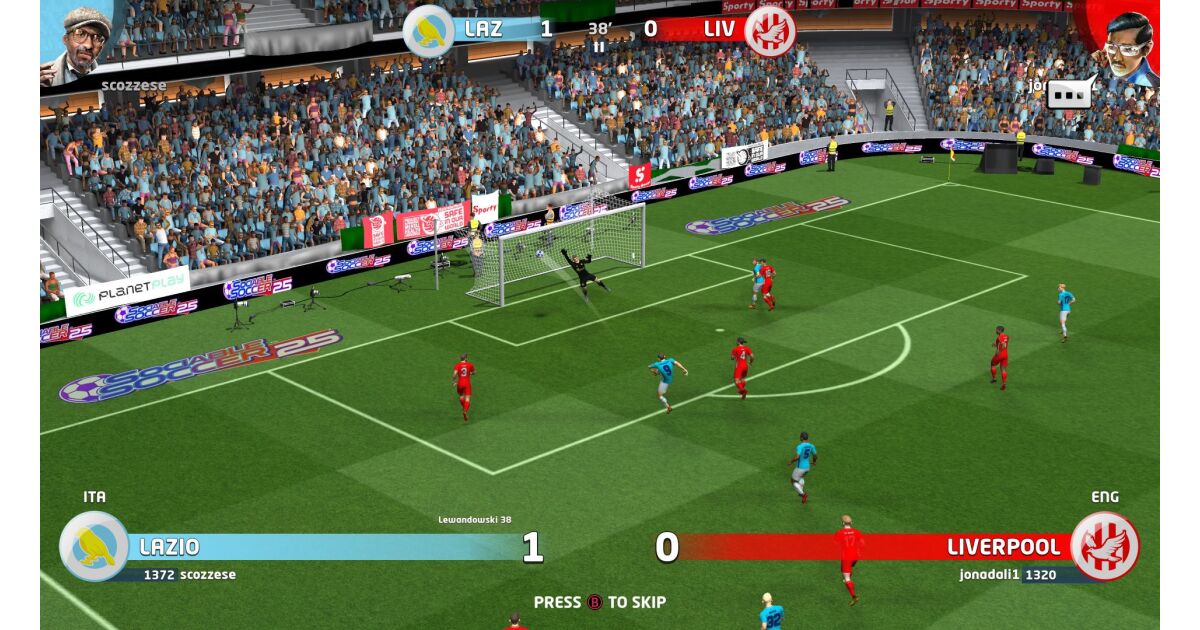Click the large Liverpool crest on the goal banner
The image size is (1200, 630).
[x=1105, y=546]
